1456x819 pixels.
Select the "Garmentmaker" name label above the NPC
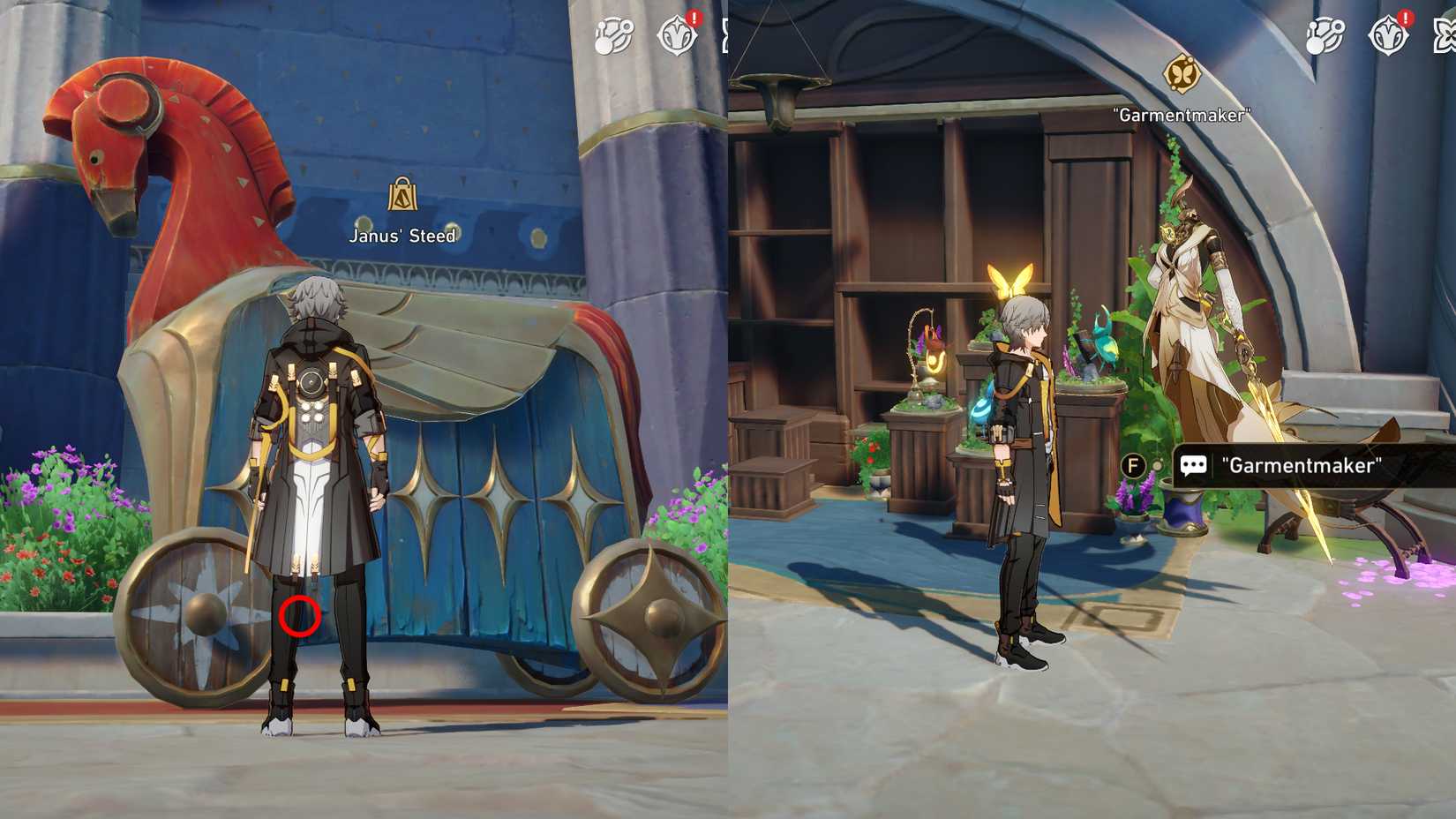pyautogui.click(x=1182, y=113)
